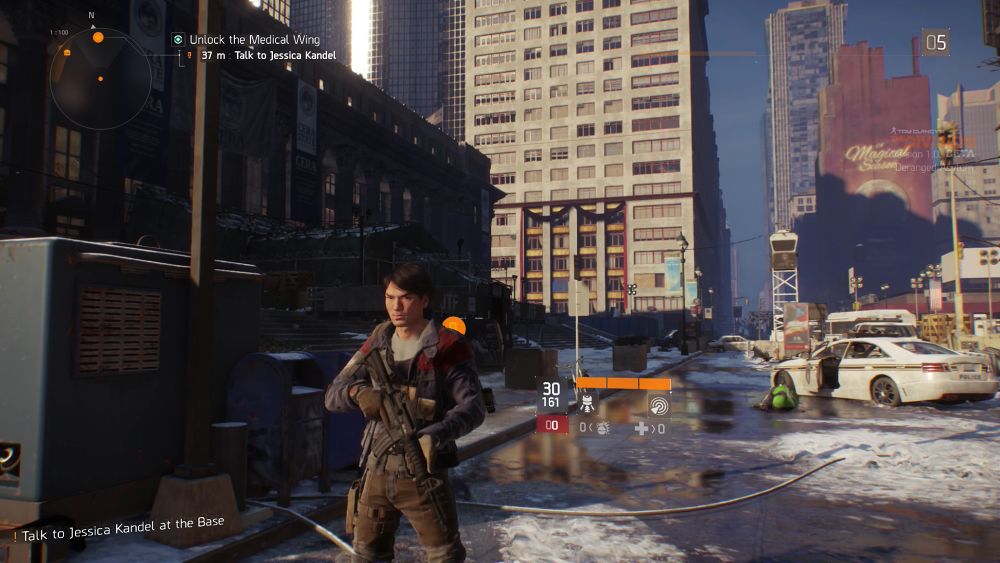Click the level 05 badge
The width and height of the screenshot is (1000, 563).
[935, 42]
